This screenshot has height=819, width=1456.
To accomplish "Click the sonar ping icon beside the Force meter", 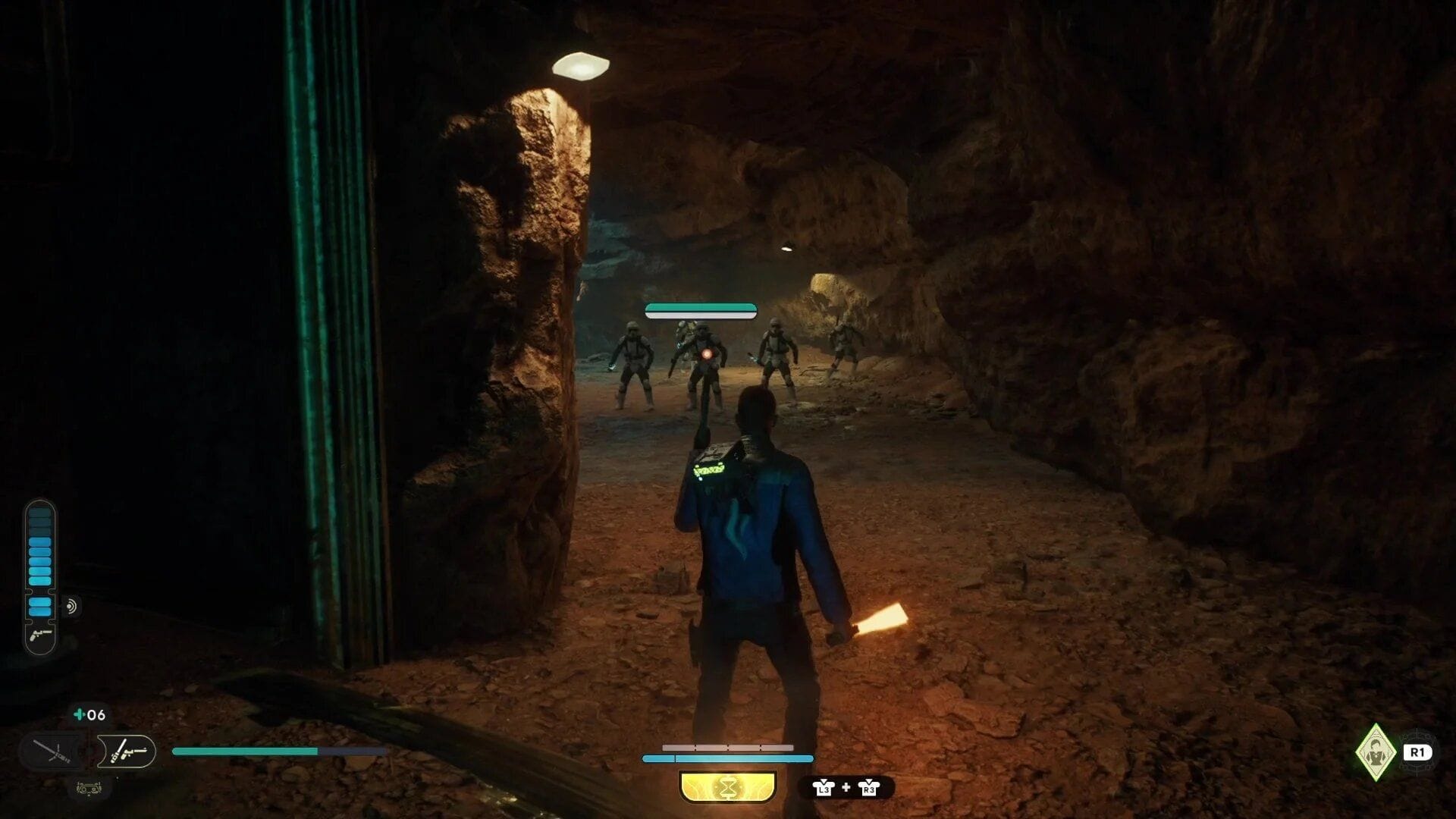I will coord(72,605).
